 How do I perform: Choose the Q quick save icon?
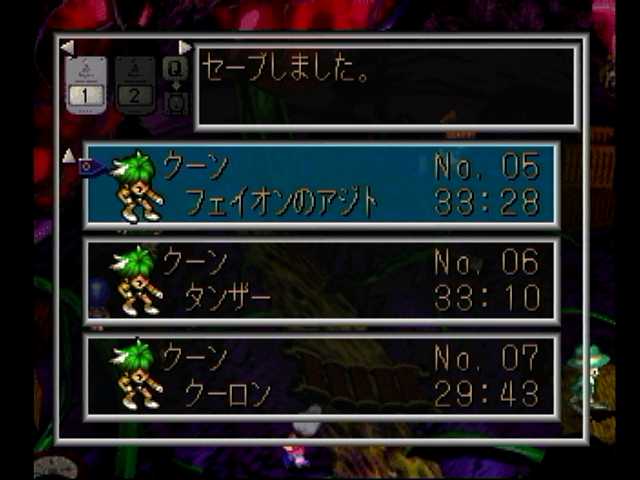coord(175,68)
